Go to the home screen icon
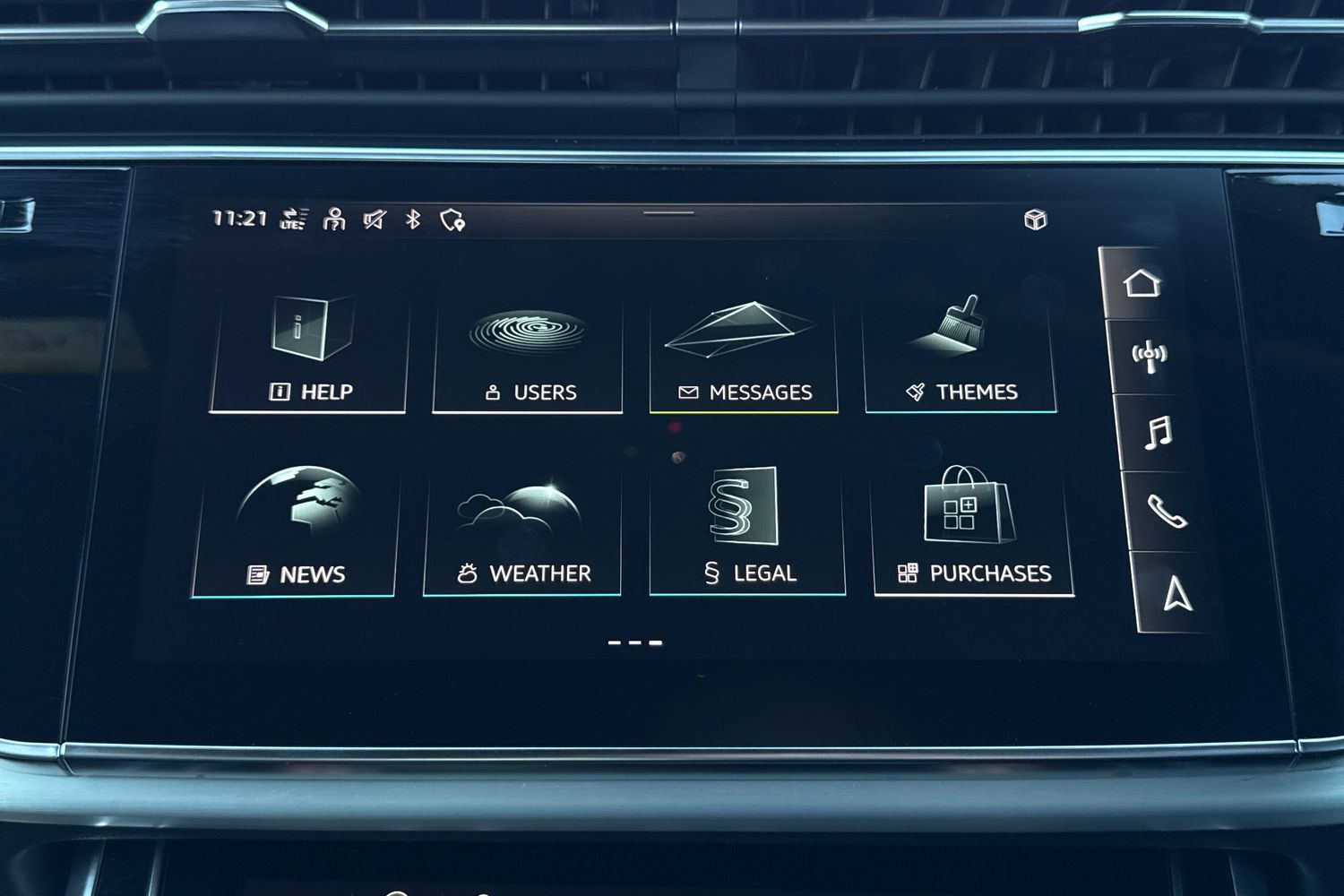The image size is (1344, 896). (x=1142, y=283)
